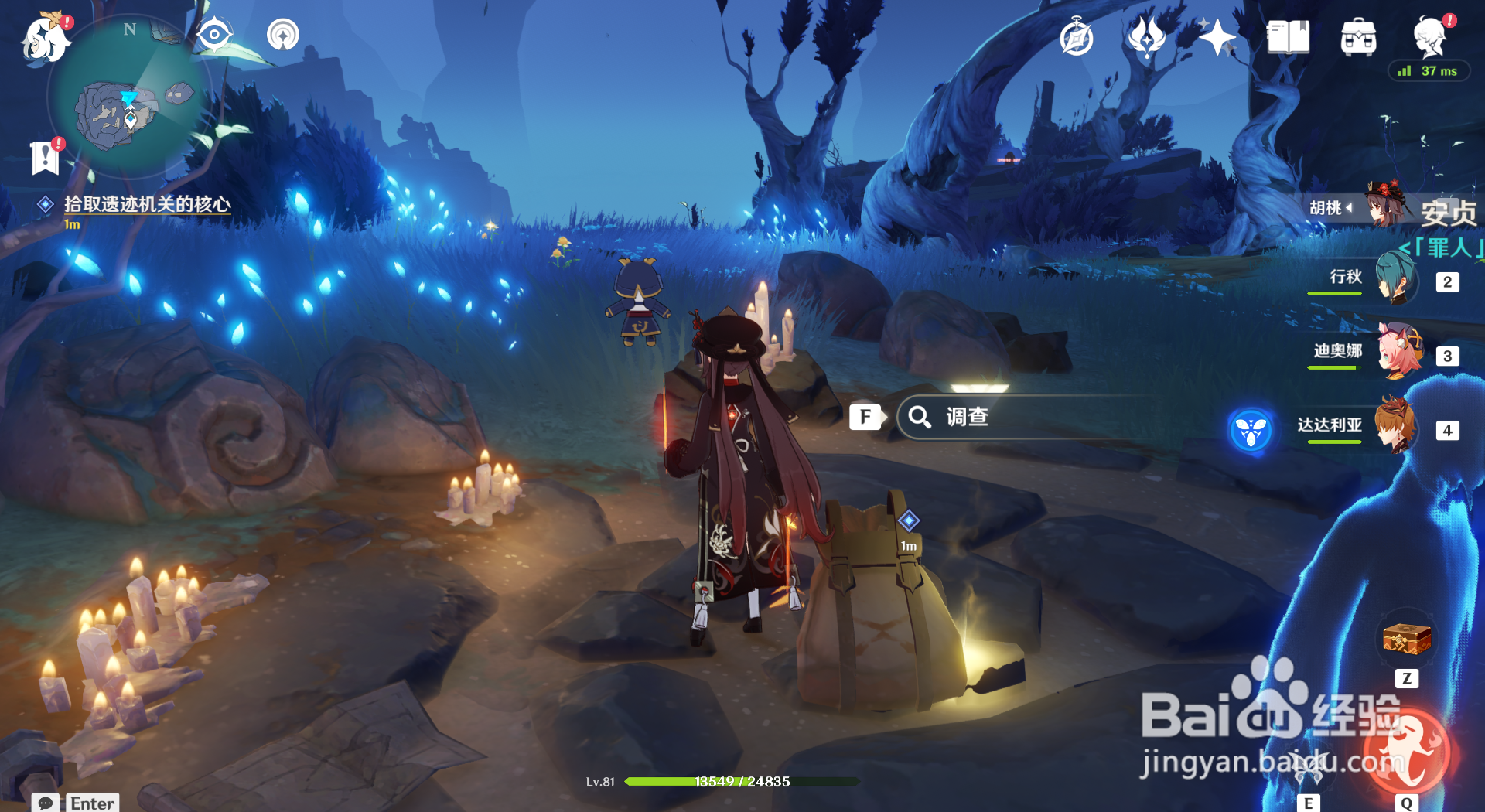Open the adventurer handbook book icon
The image size is (1485, 812).
(x=1288, y=37)
